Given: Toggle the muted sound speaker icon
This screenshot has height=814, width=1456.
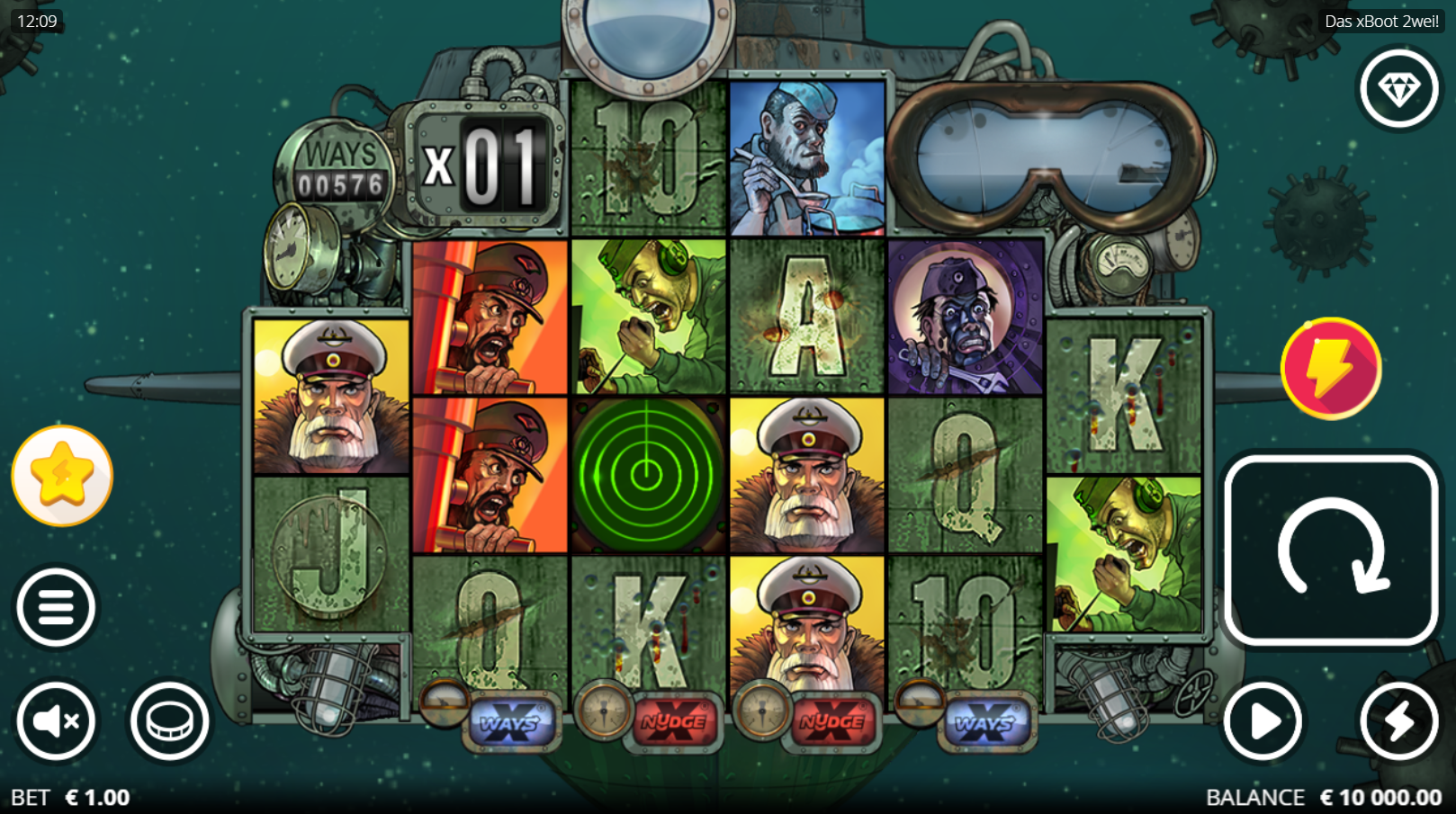Looking at the screenshot, I should click(56, 720).
